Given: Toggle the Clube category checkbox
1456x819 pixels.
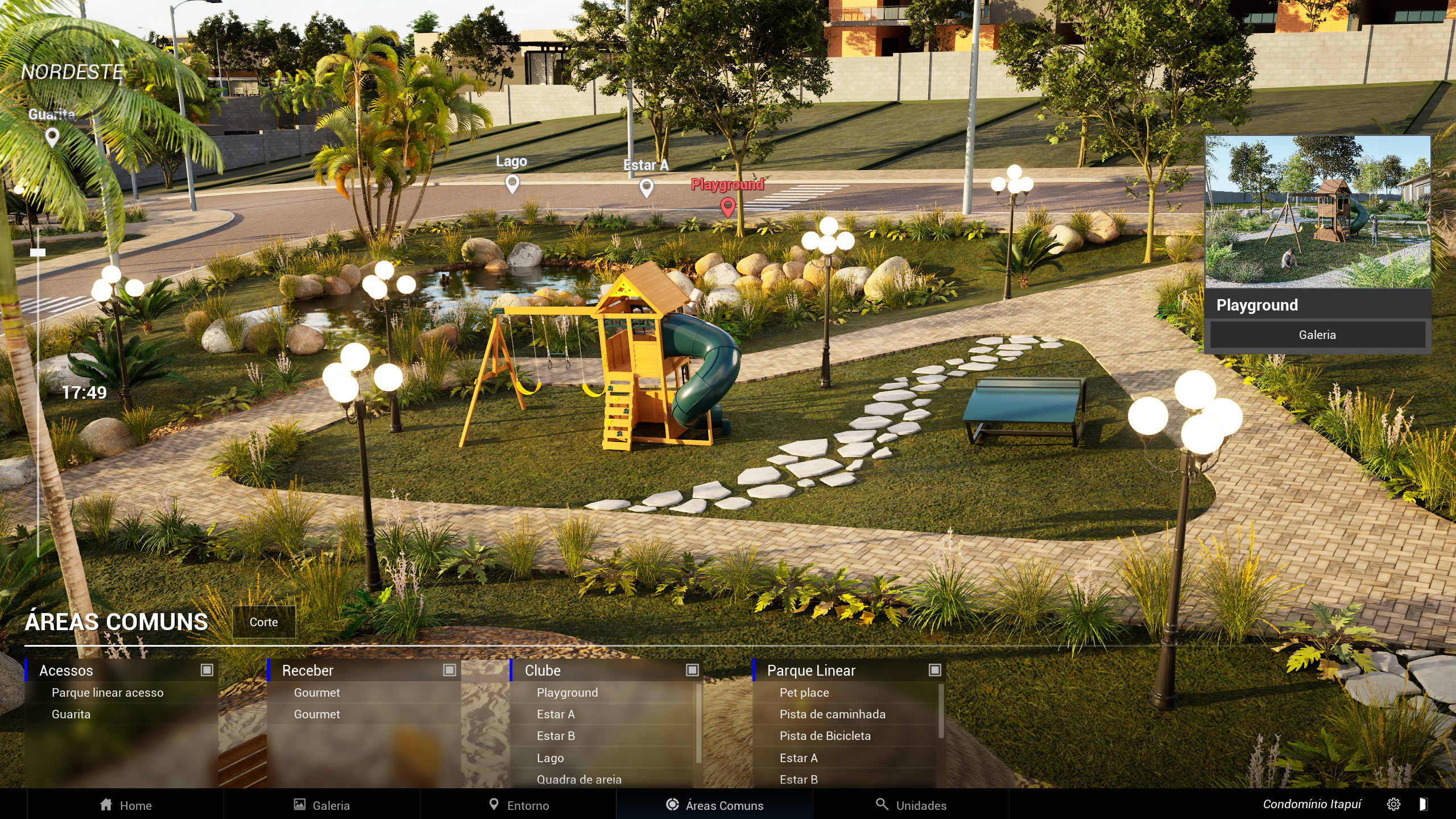Looking at the screenshot, I should (692, 670).
